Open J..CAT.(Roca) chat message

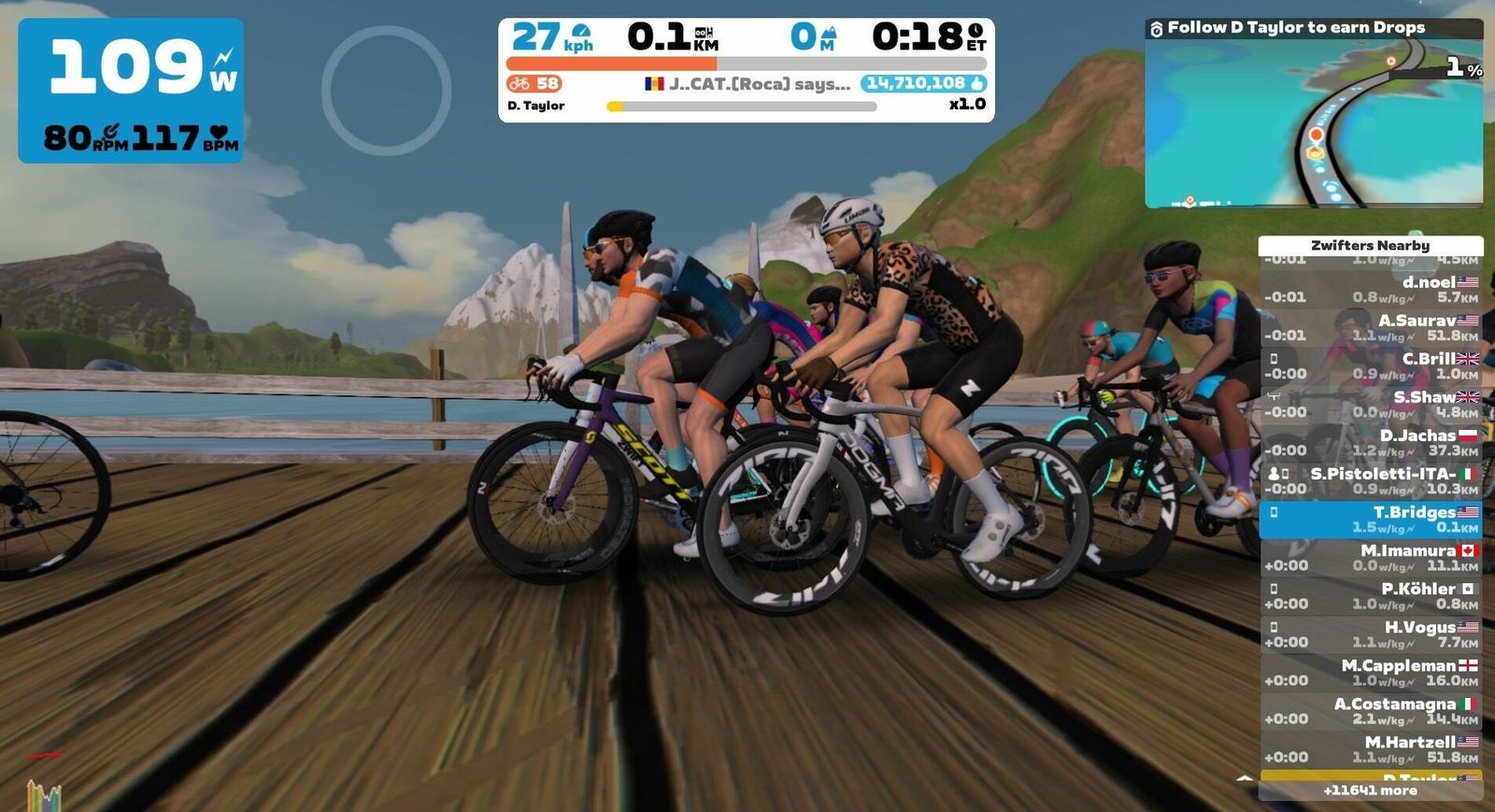click(747, 84)
